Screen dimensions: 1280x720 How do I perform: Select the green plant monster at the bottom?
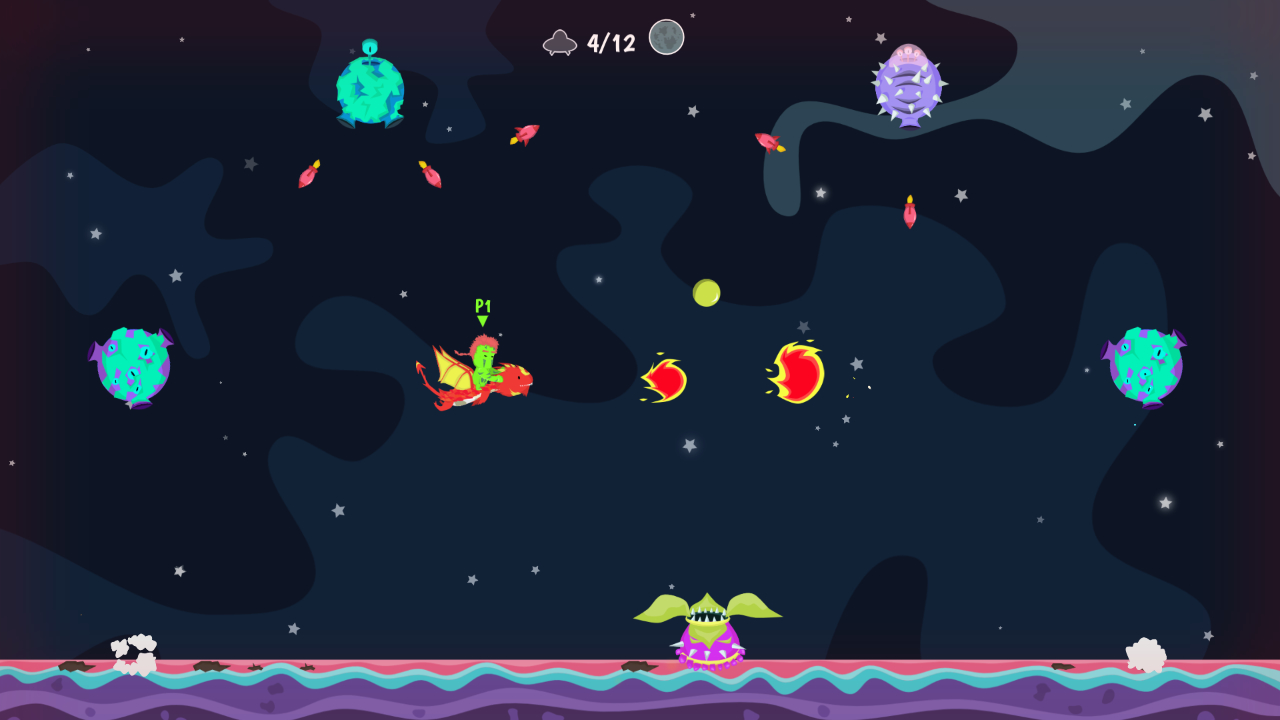point(710,625)
